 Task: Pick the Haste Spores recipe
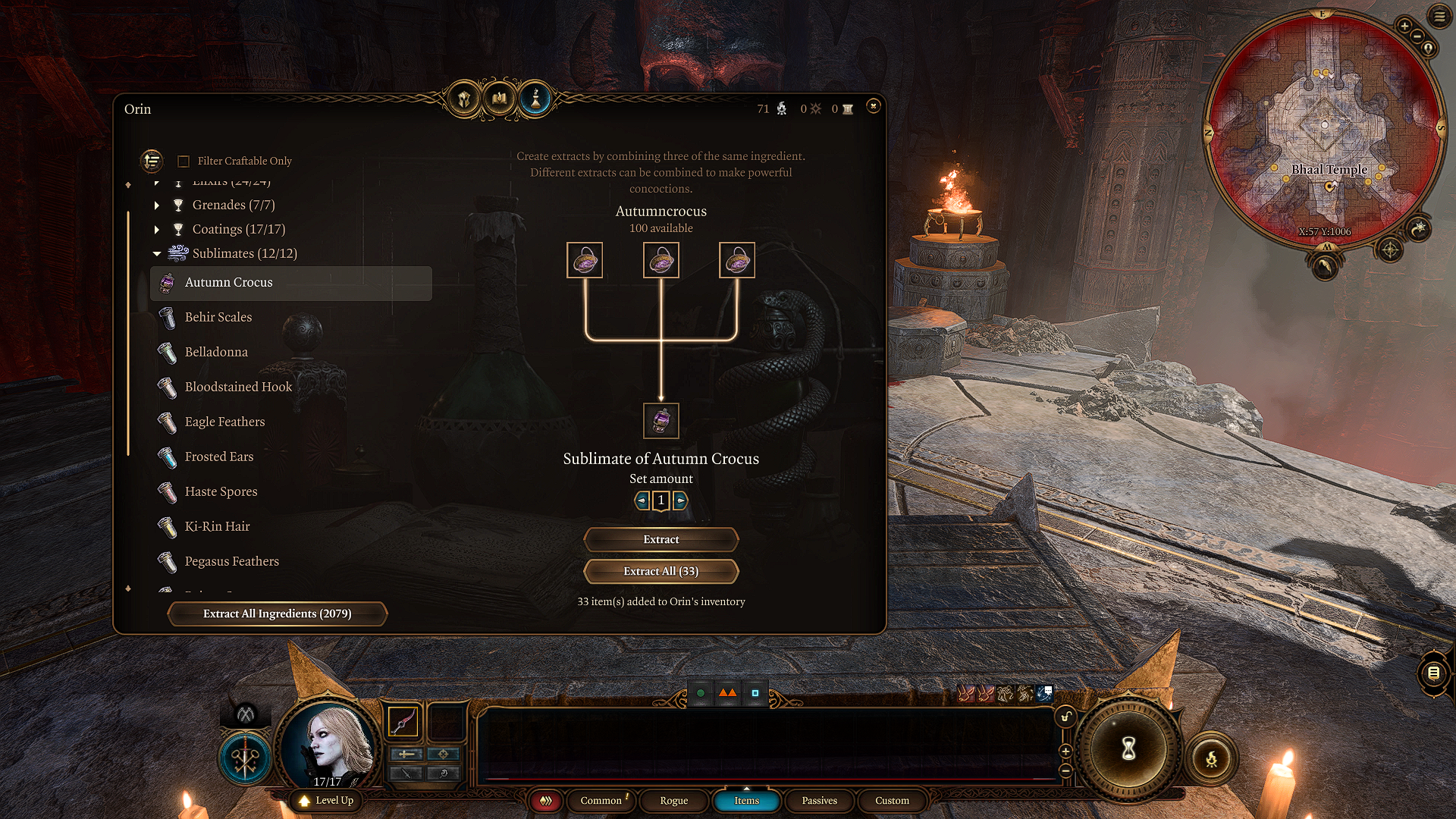click(221, 492)
